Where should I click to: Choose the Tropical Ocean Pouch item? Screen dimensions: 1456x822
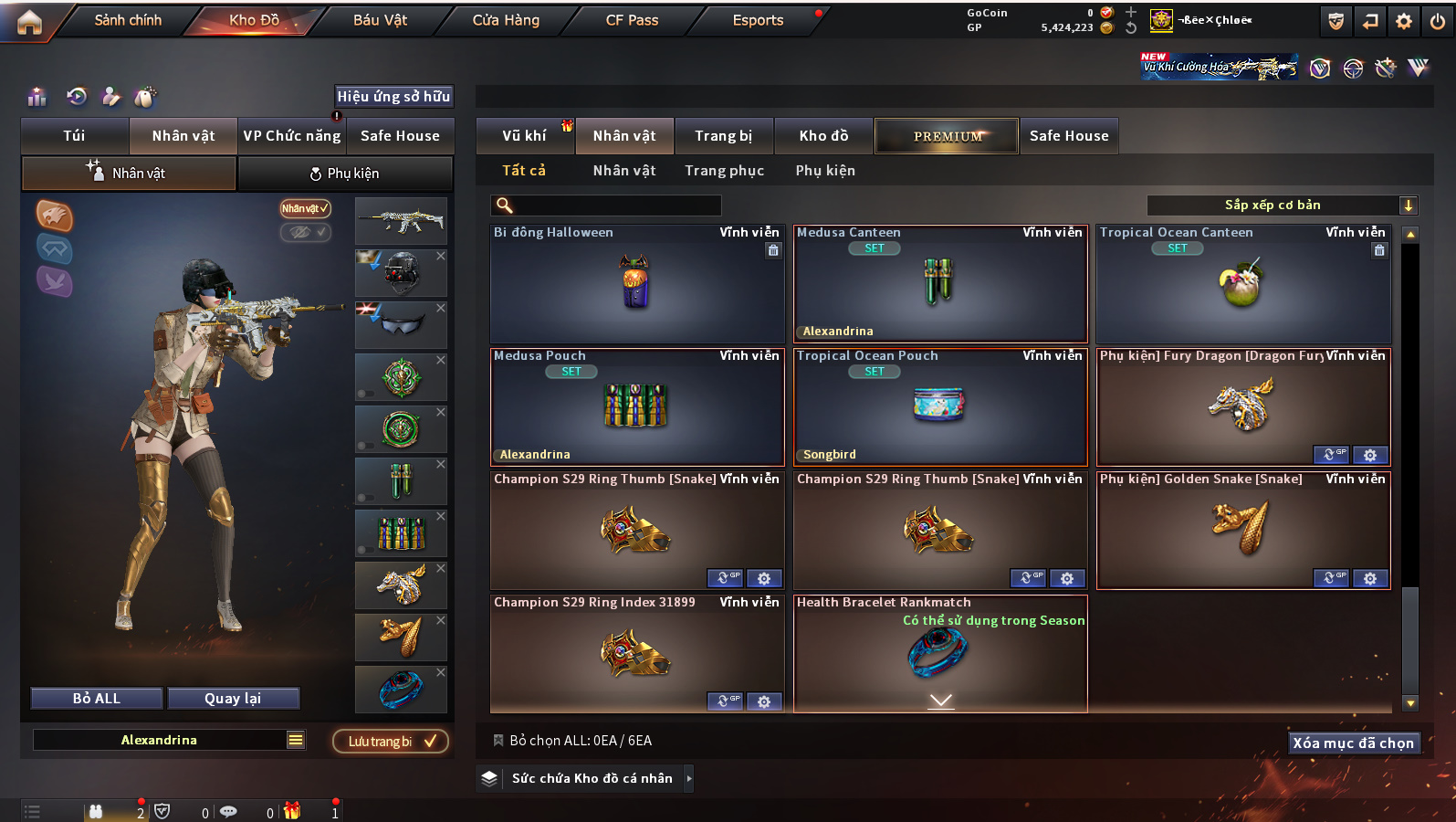coord(939,407)
